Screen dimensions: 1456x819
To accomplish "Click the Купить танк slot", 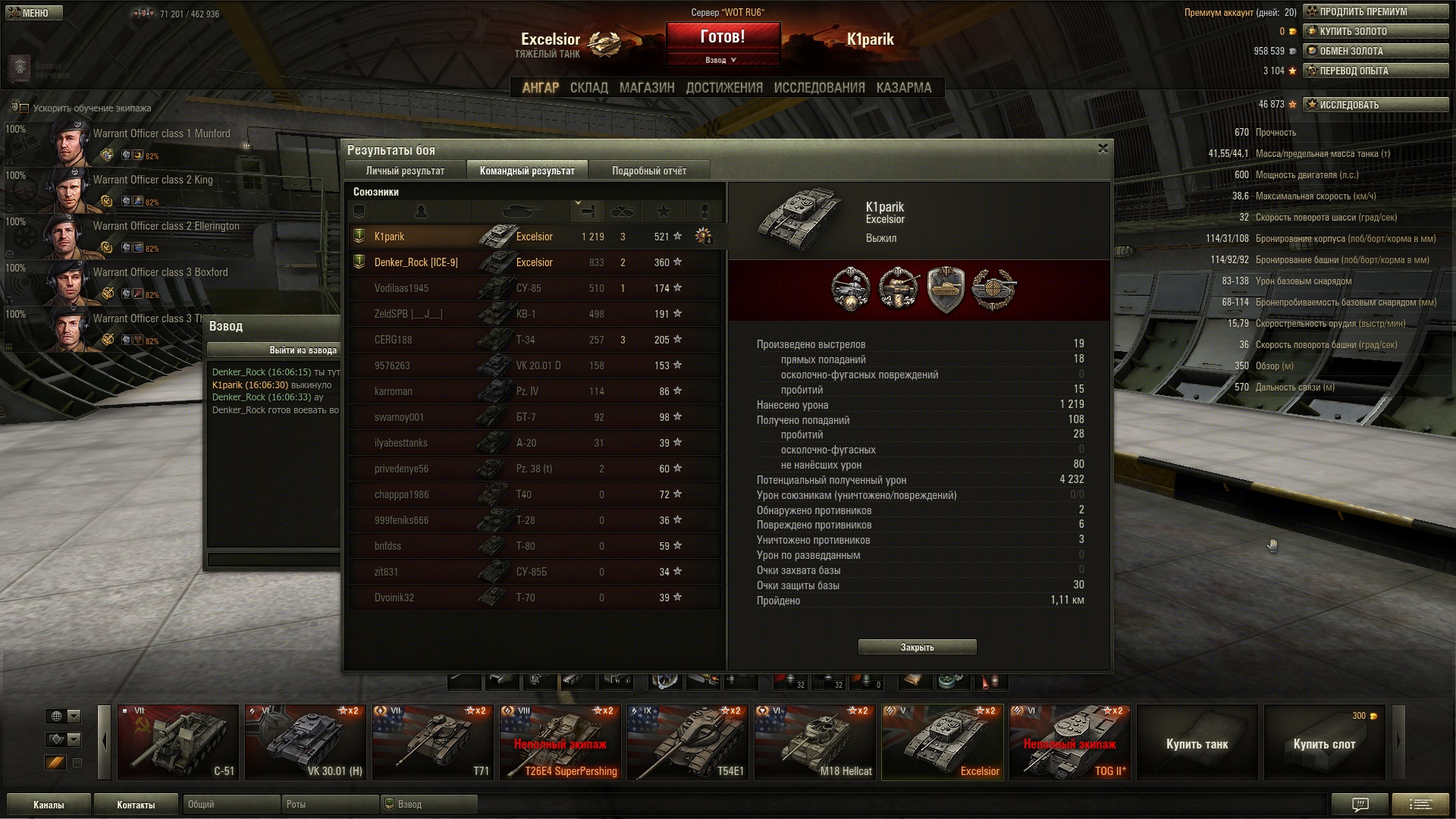I will 1197,743.
